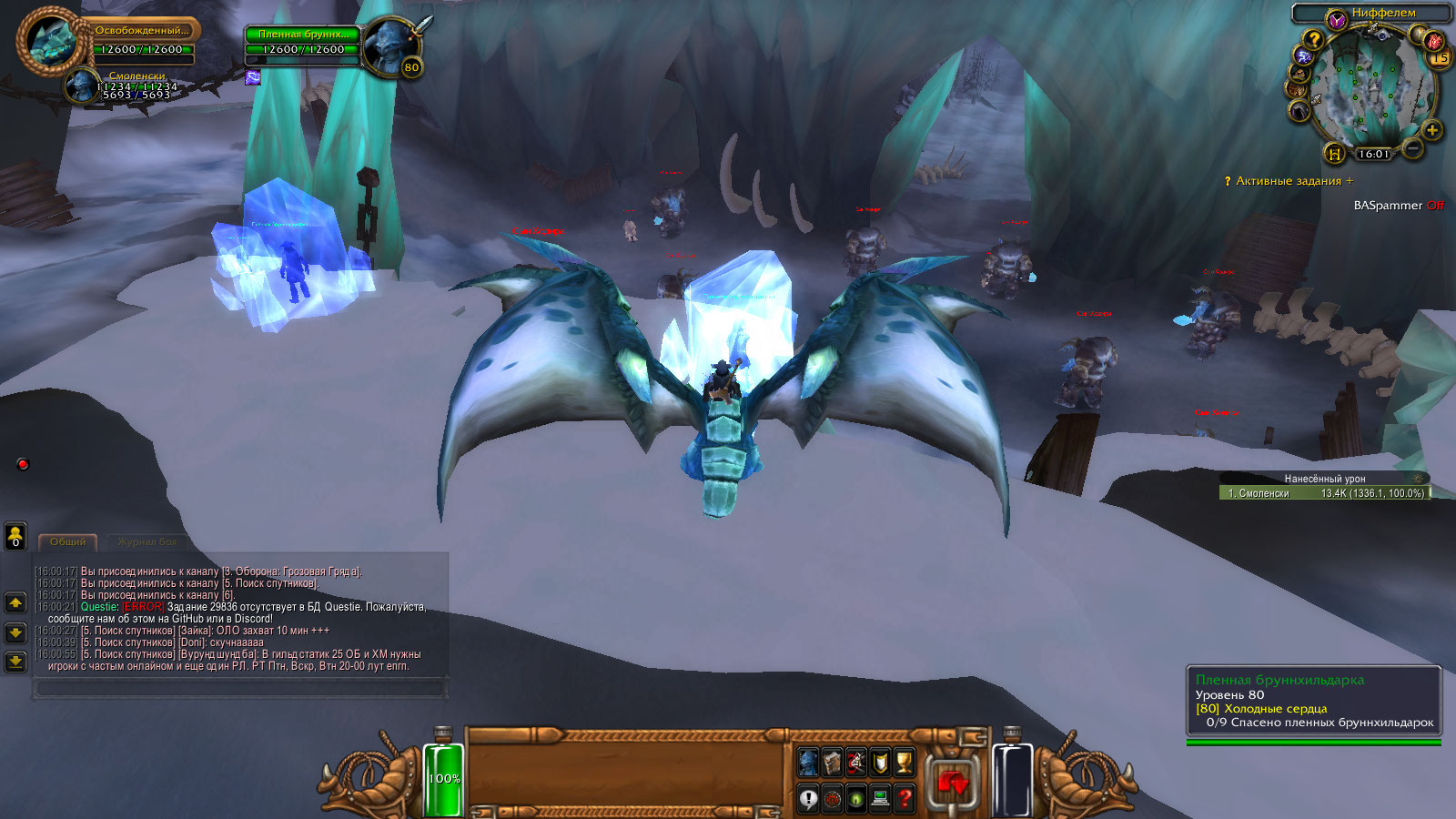
Task: Open the social speech-bubble micro button
Action: pyautogui.click(x=808, y=799)
